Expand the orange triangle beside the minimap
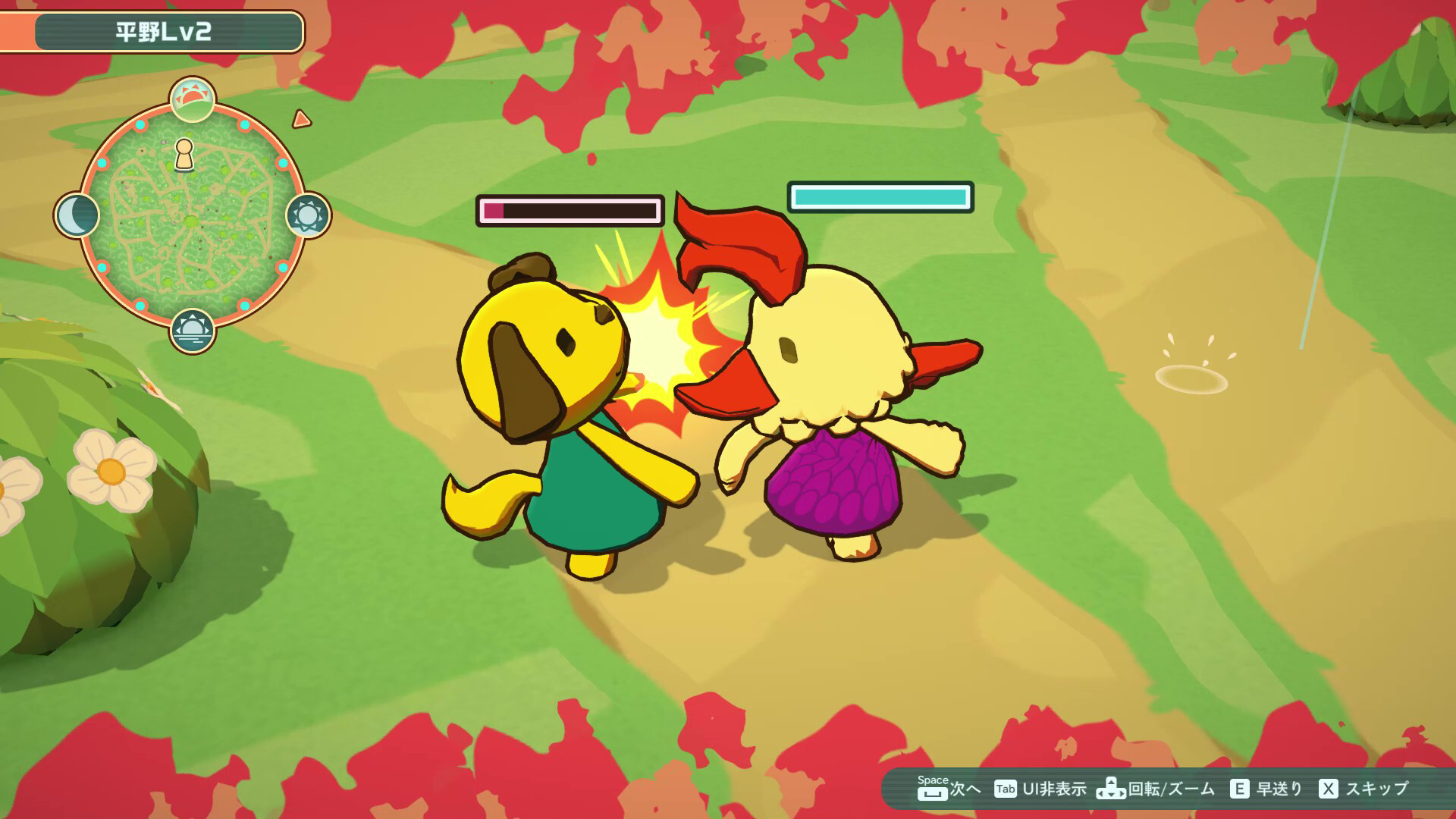This screenshot has height=819, width=1456. pyautogui.click(x=302, y=119)
